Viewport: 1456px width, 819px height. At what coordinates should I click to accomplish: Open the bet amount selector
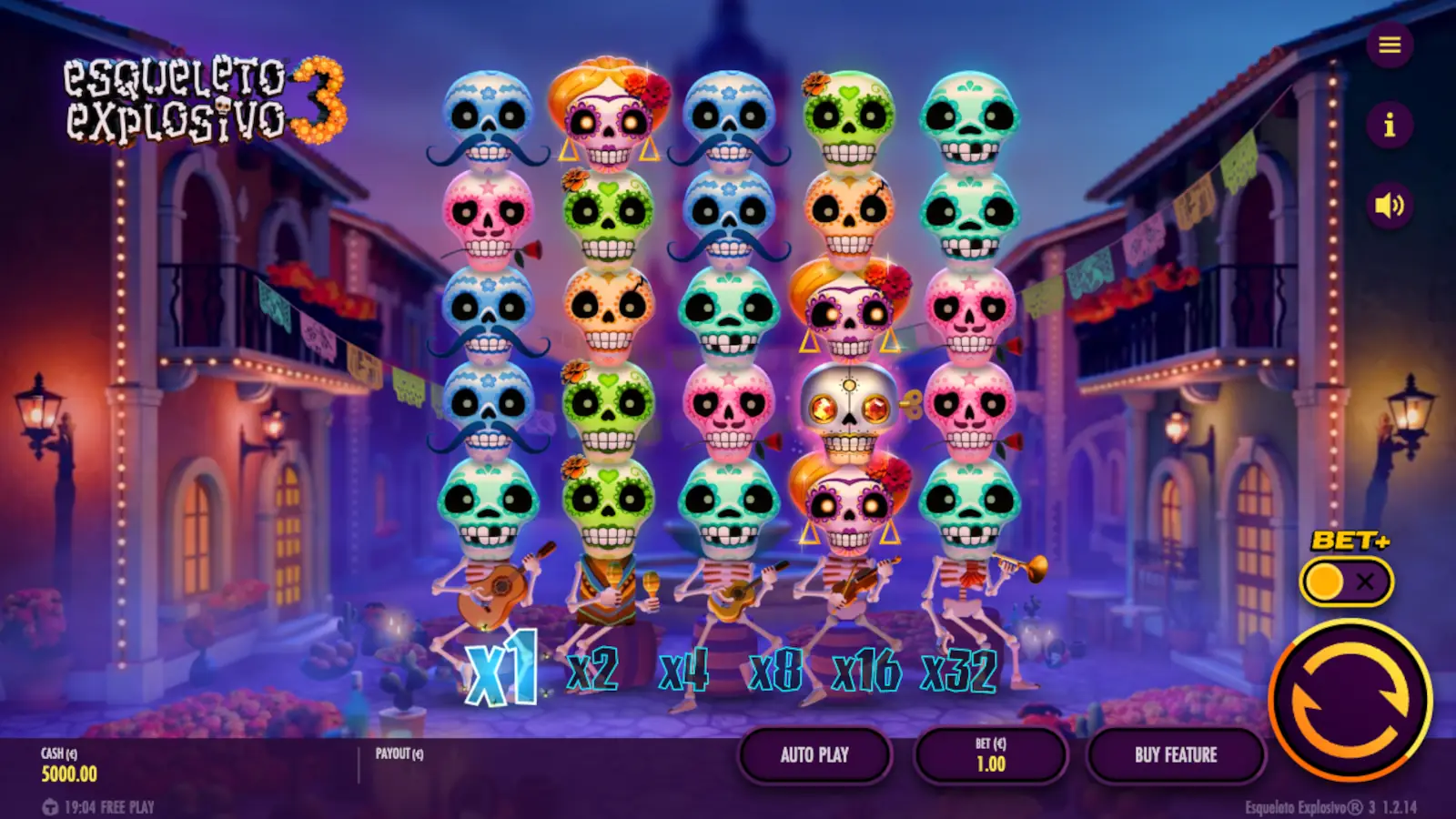989,755
